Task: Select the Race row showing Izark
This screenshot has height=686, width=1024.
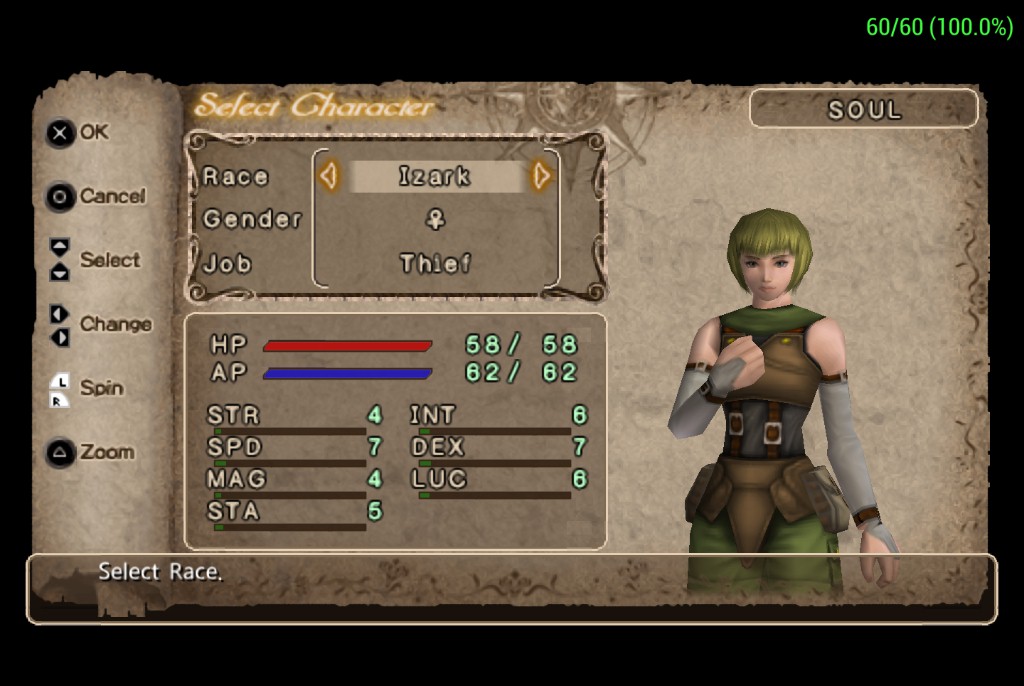Action: coord(435,177)
